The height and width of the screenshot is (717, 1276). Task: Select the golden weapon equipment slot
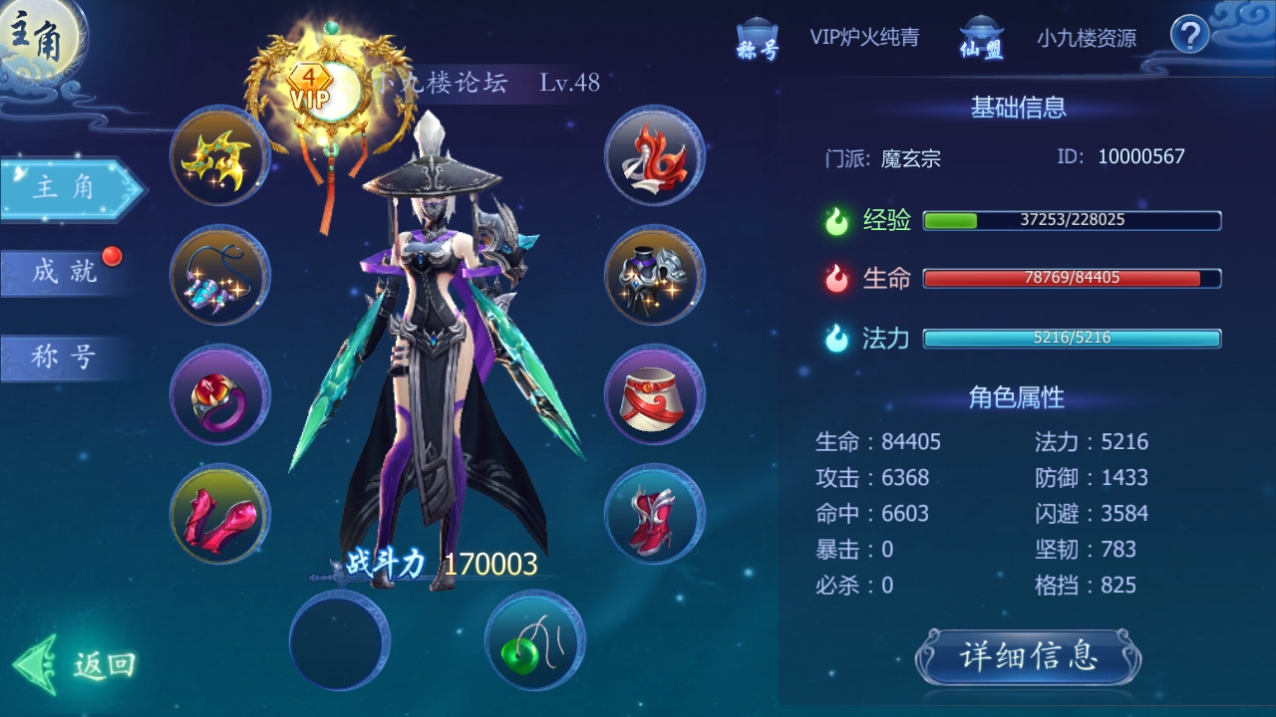[220, 156]
